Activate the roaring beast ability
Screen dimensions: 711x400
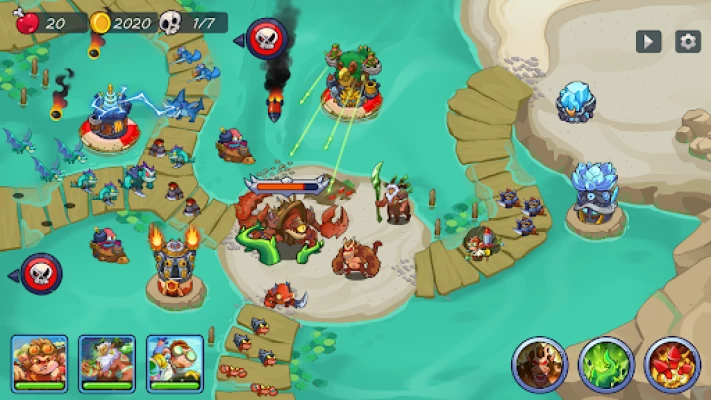(539, 363)
